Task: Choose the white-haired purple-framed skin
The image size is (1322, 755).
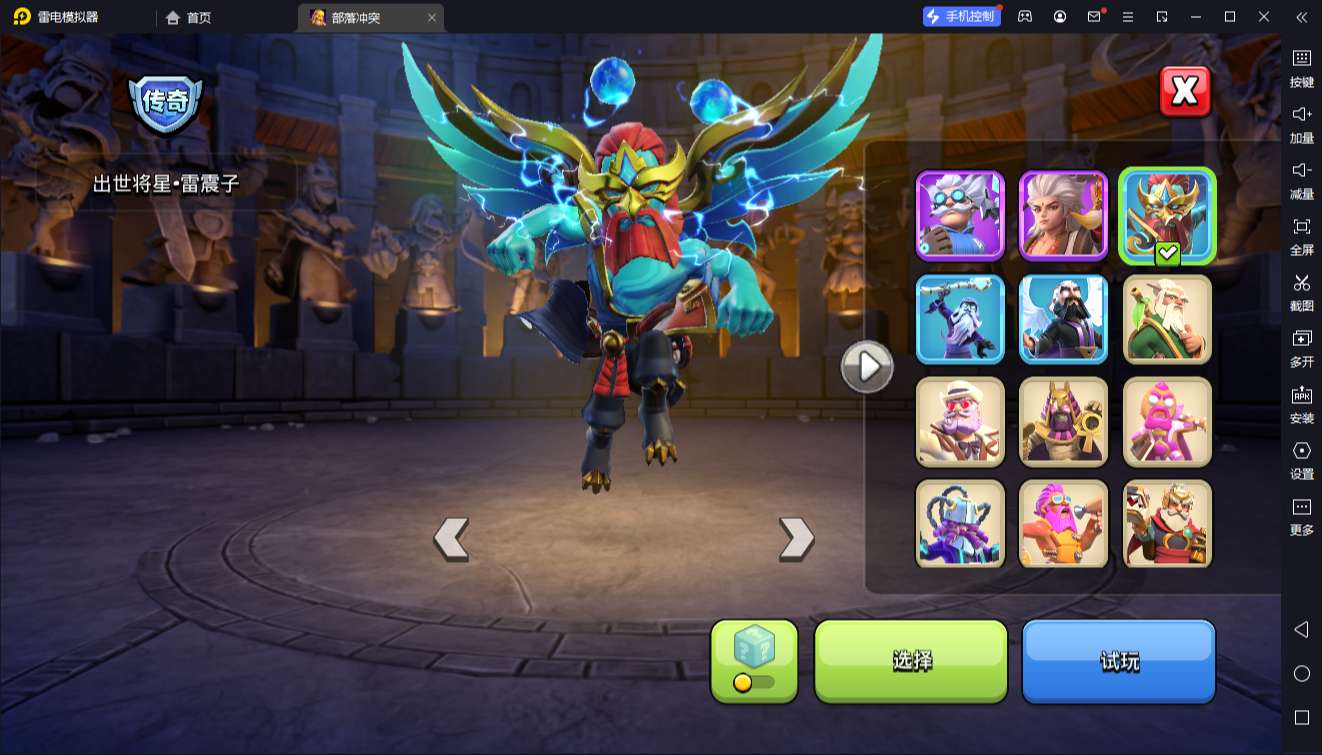Action: [1063, 215]
